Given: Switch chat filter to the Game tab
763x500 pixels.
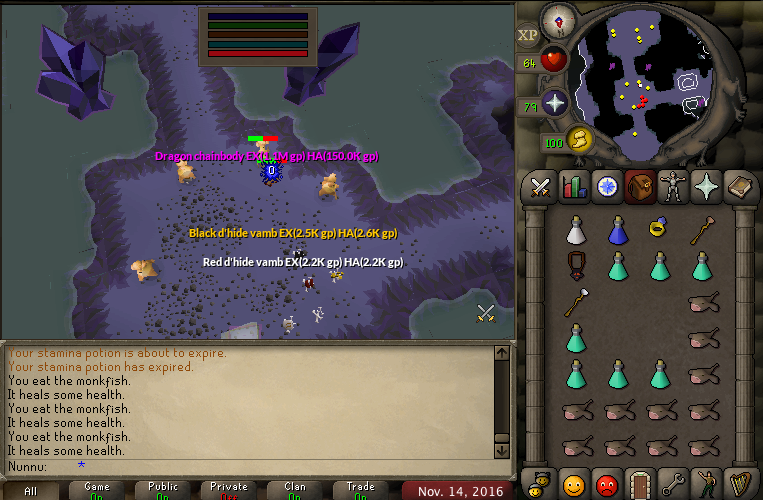Looking at the screenshot, I should 97,490.
